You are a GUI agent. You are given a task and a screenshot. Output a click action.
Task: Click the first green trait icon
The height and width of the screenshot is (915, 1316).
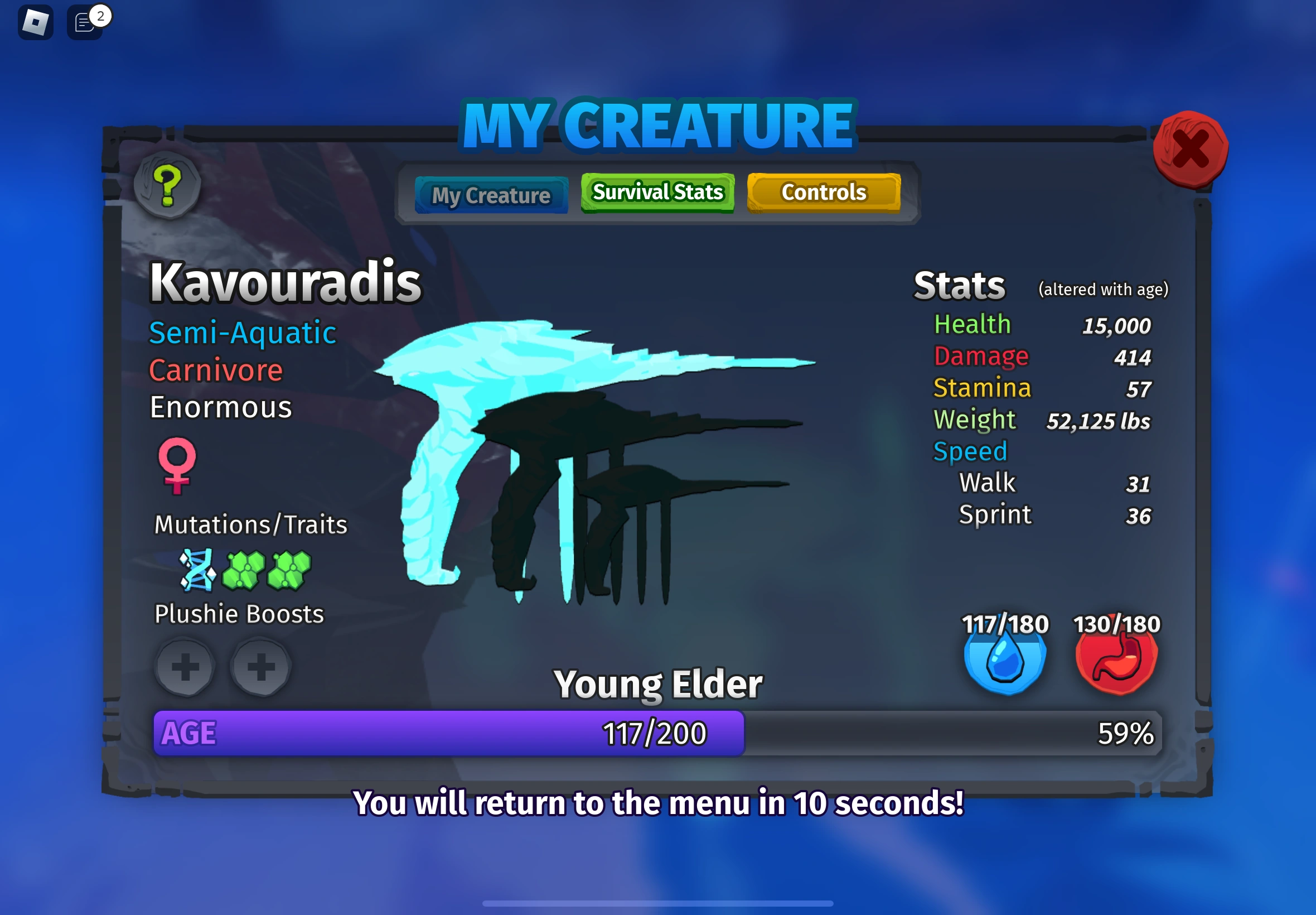coord(245,569)
